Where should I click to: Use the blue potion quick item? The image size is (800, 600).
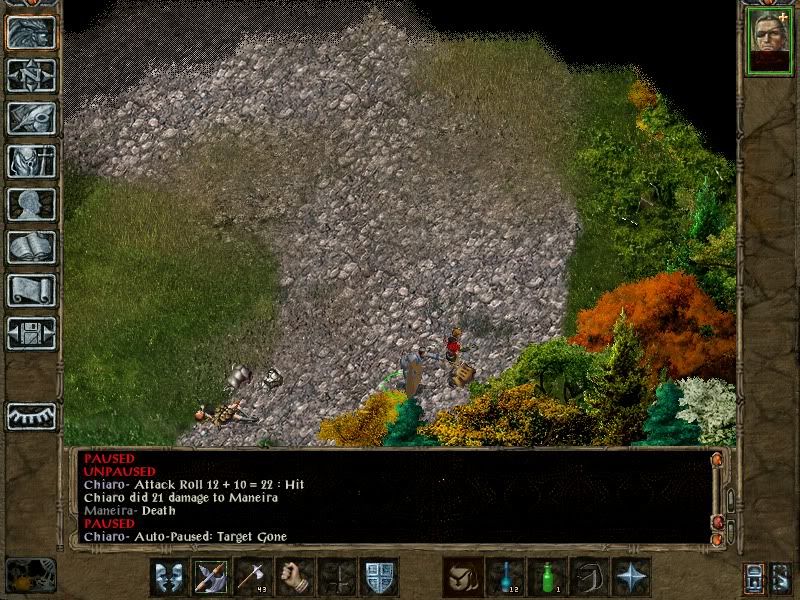(505, 577)
